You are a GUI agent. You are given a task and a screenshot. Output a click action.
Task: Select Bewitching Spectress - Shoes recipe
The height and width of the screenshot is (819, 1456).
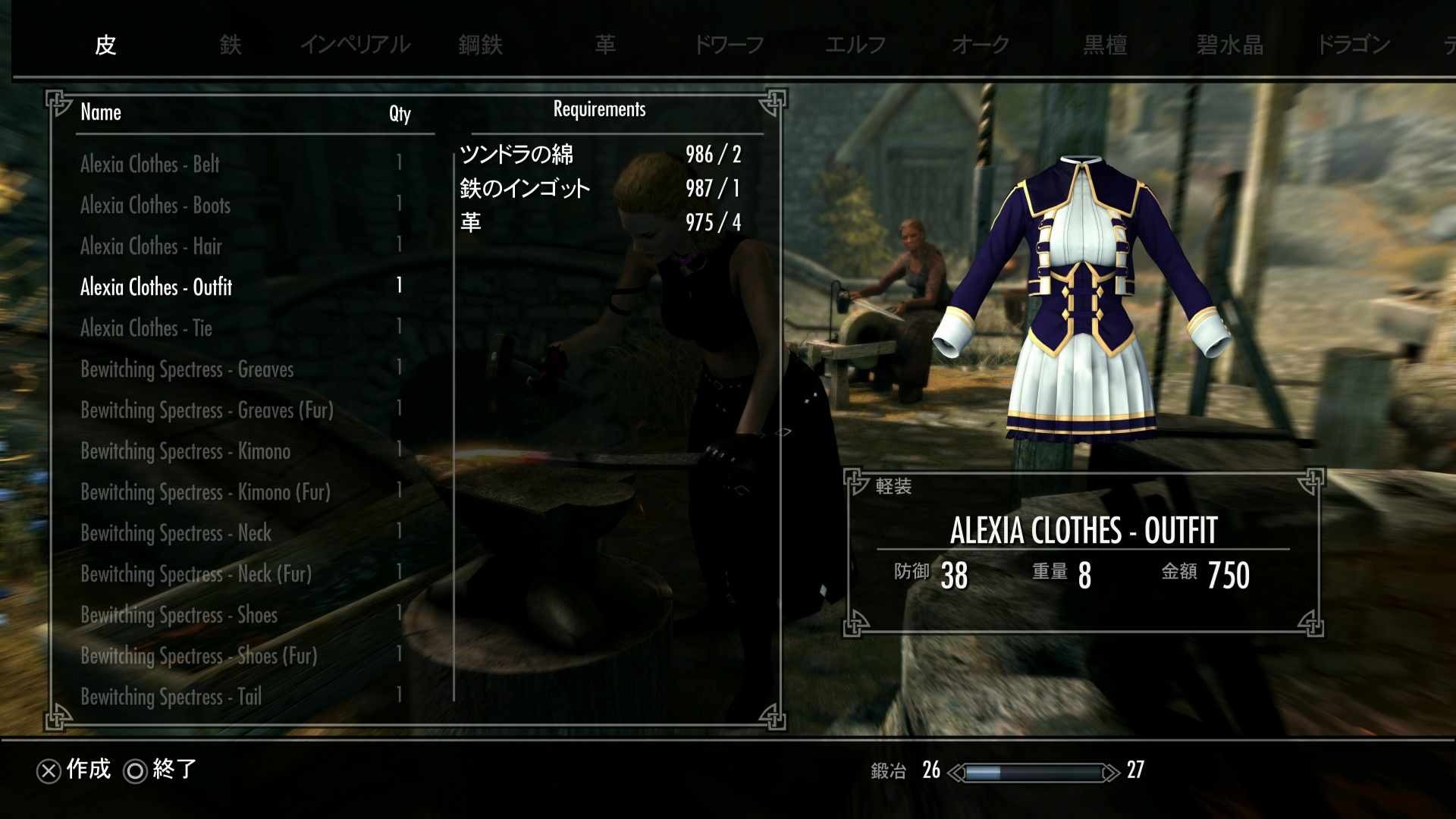coord(178,614)
